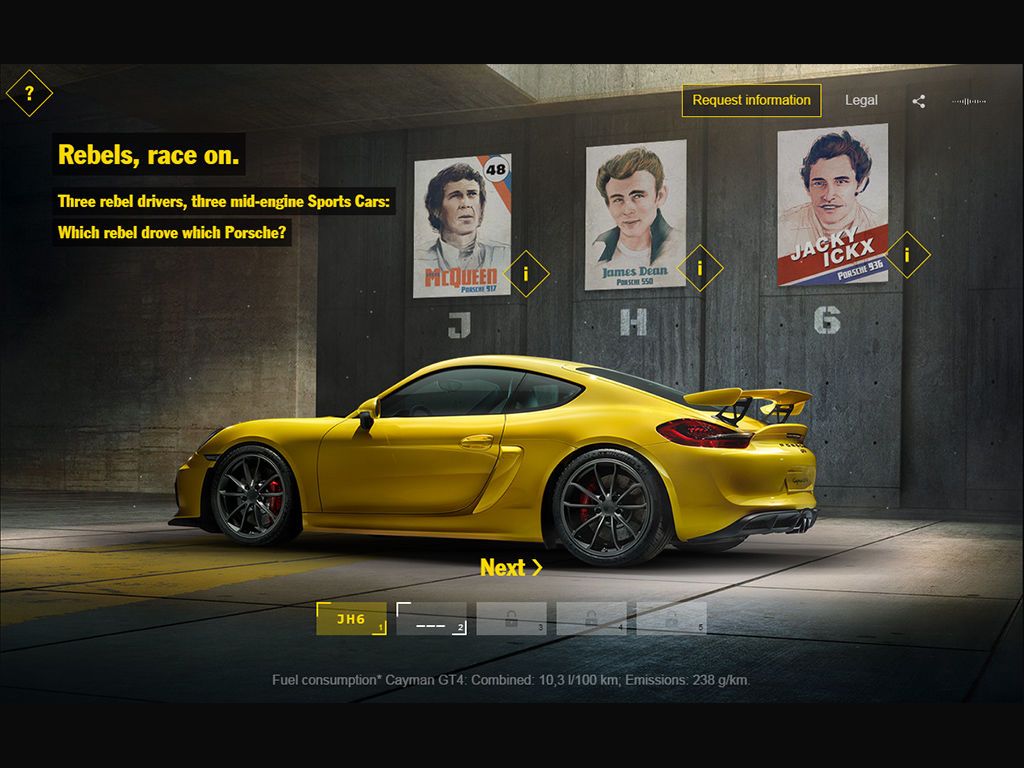Click the share icon
1024x768 pixels.
point(919,101)
